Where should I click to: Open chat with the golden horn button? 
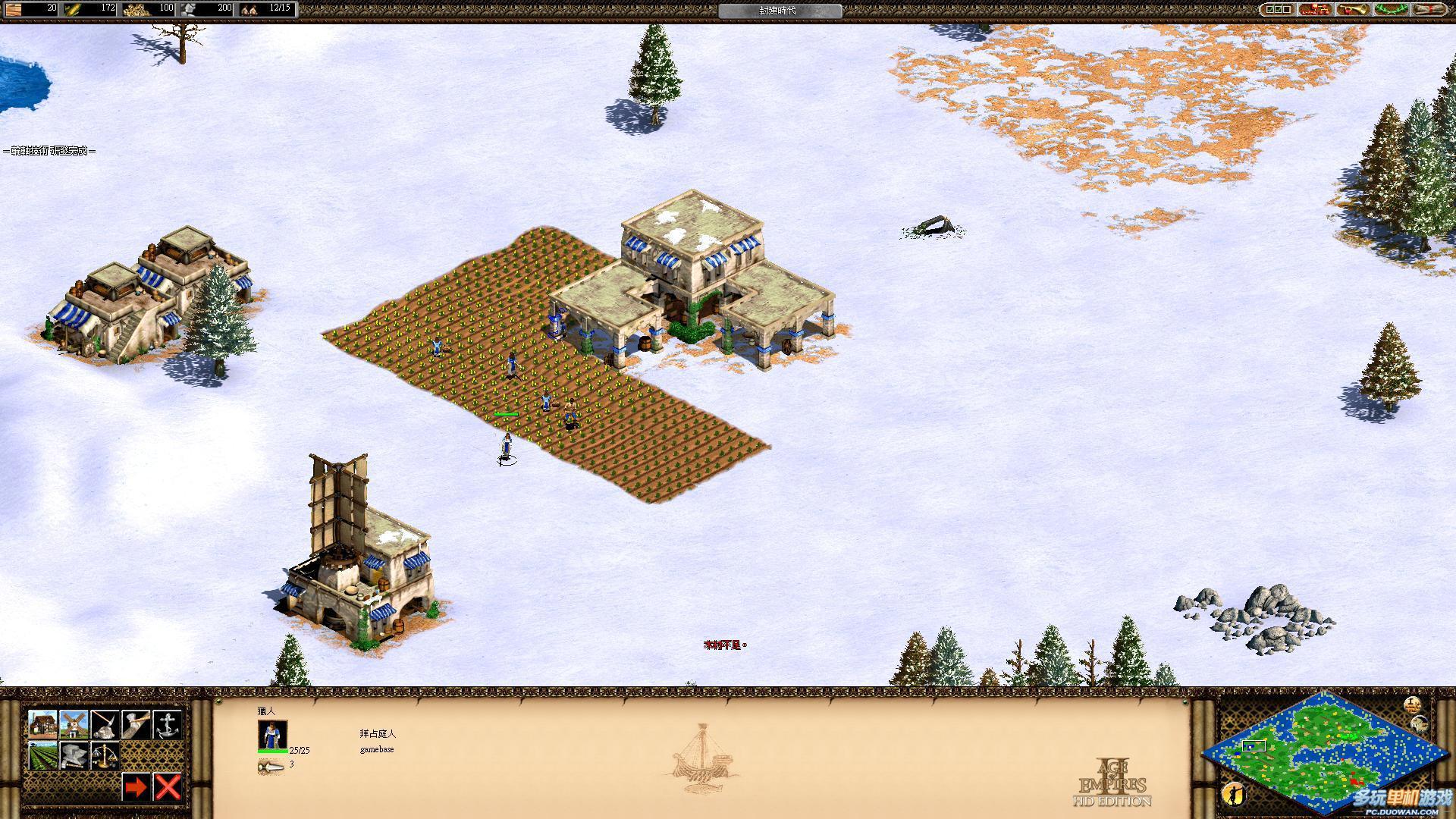pyautogui.click(x=1353, y=9)
